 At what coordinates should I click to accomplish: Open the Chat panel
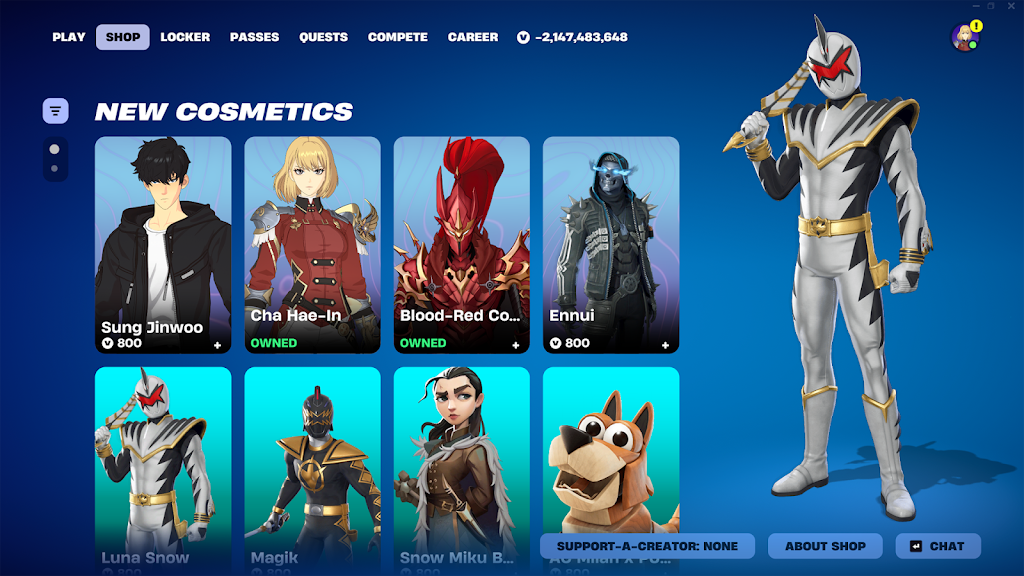pos(938,546)
